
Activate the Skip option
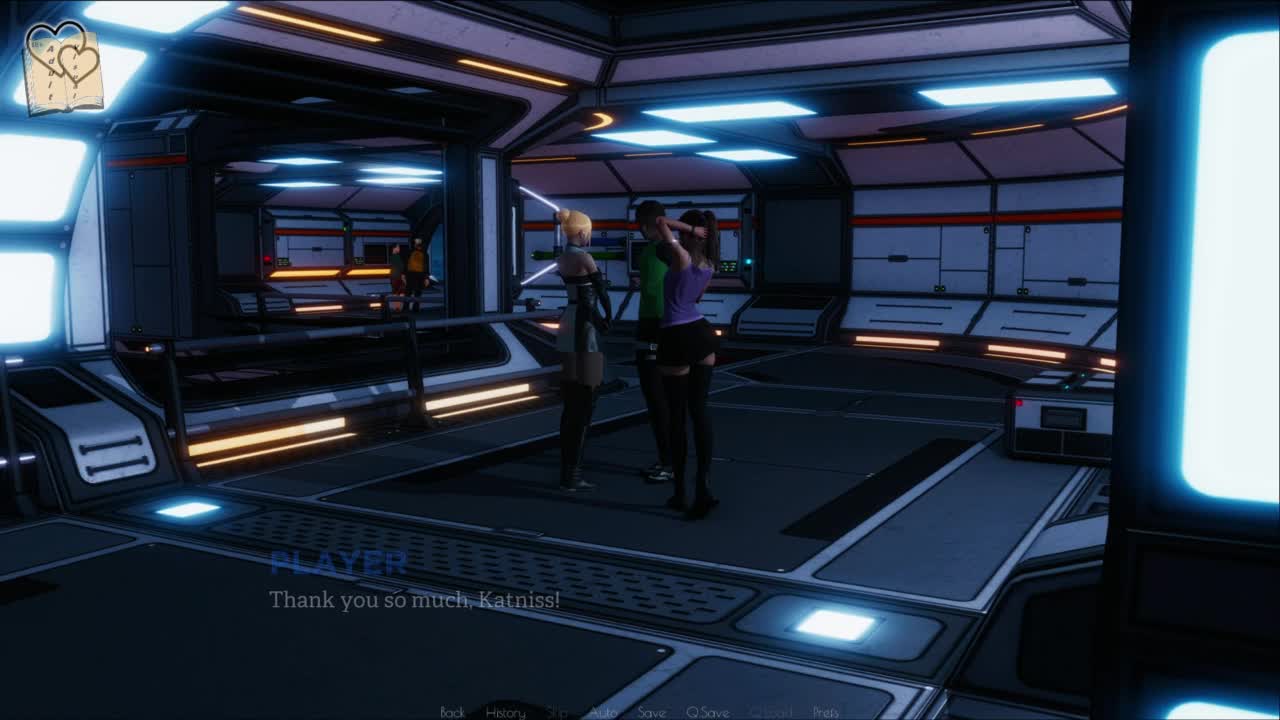click(x=558, y=712)
